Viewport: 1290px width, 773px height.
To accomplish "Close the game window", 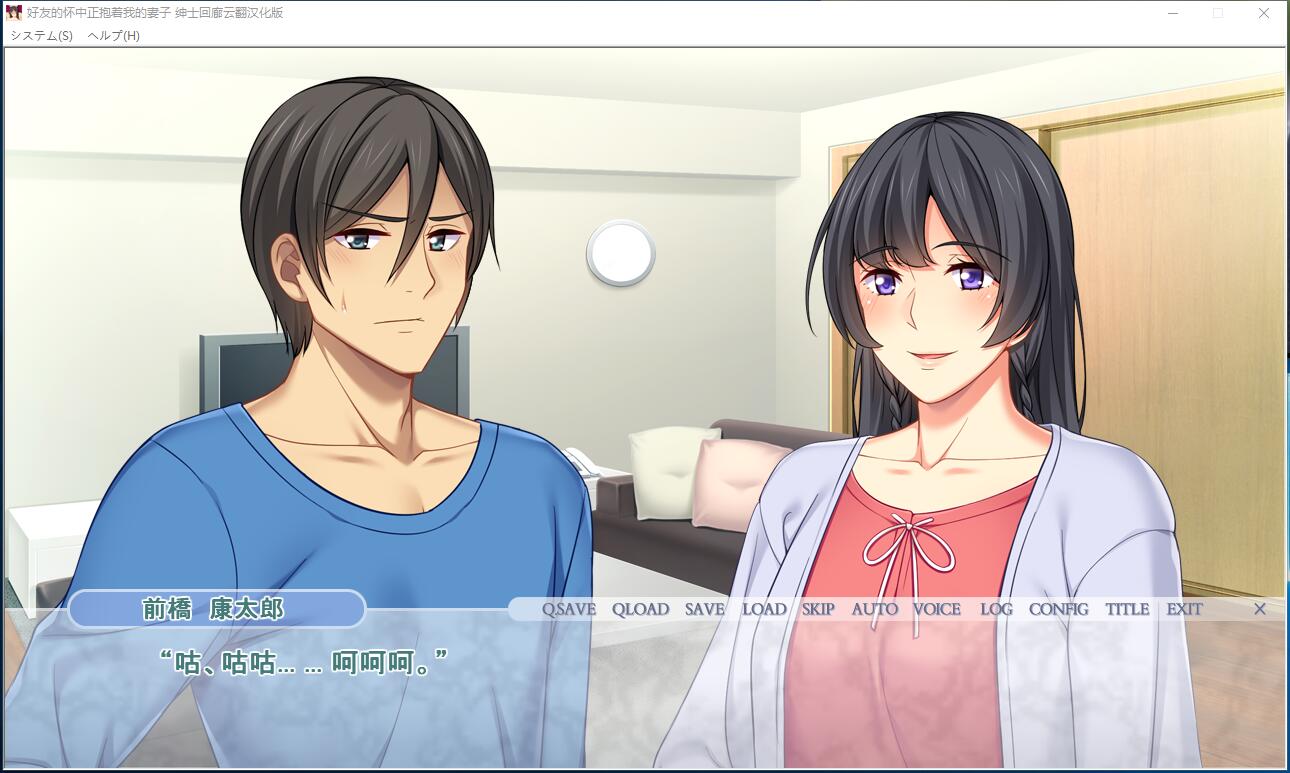I will 1264,14.
